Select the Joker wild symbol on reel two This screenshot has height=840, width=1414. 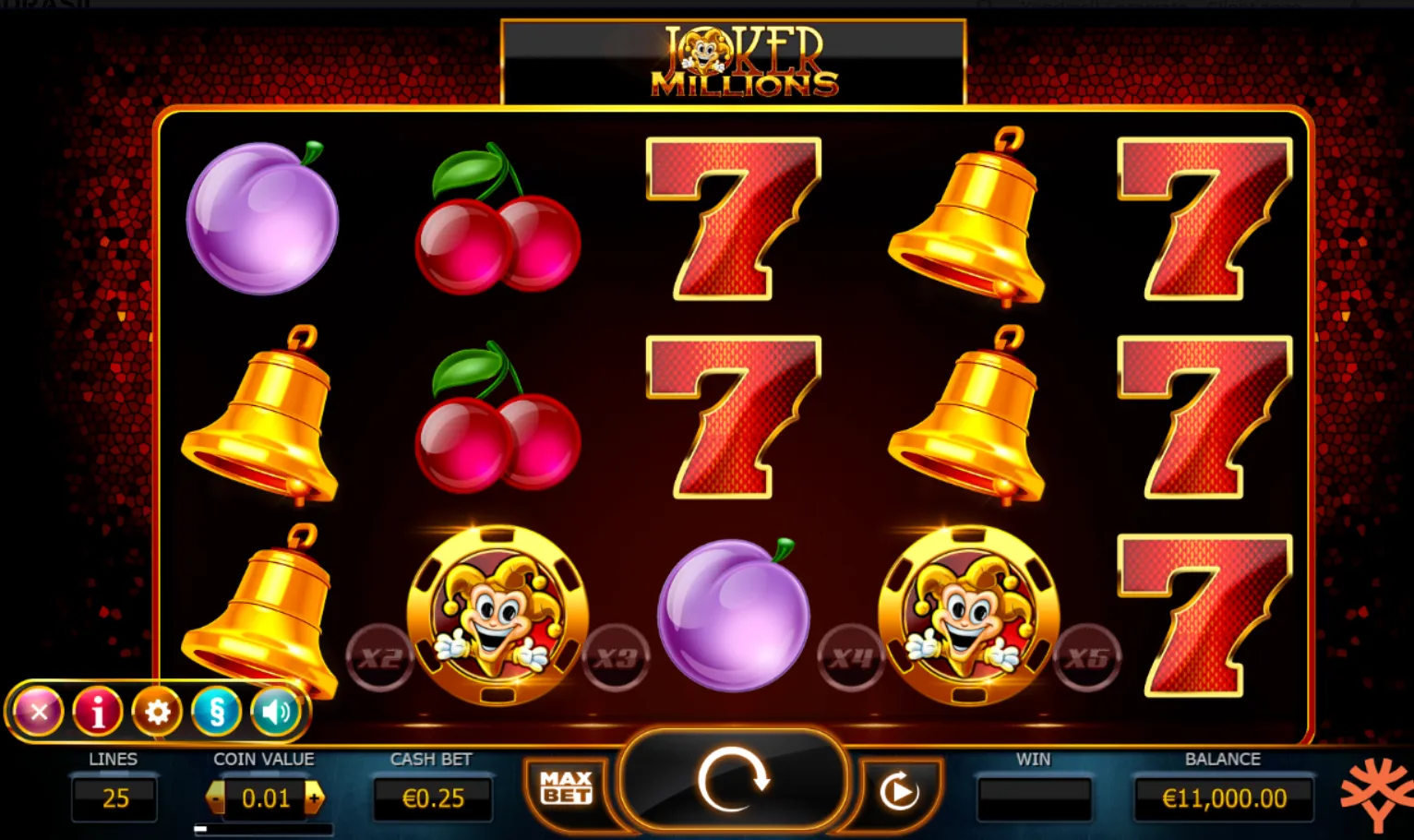498,614
